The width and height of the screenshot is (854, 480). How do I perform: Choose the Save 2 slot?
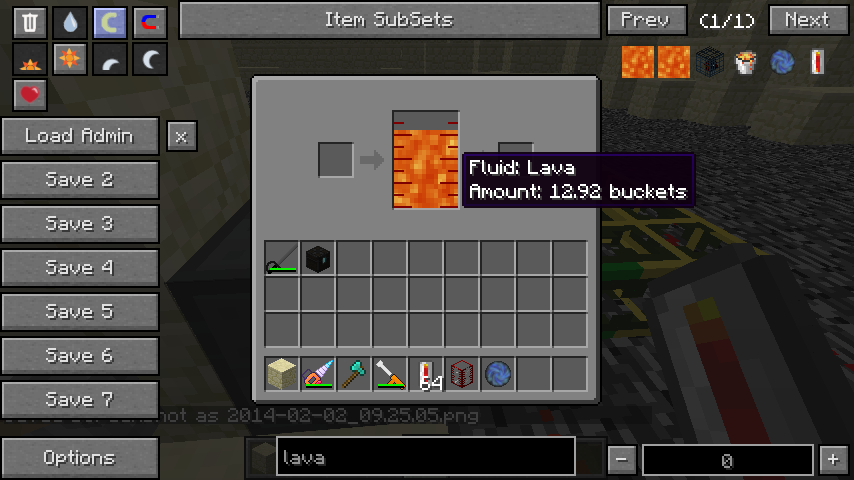[79, 180]
